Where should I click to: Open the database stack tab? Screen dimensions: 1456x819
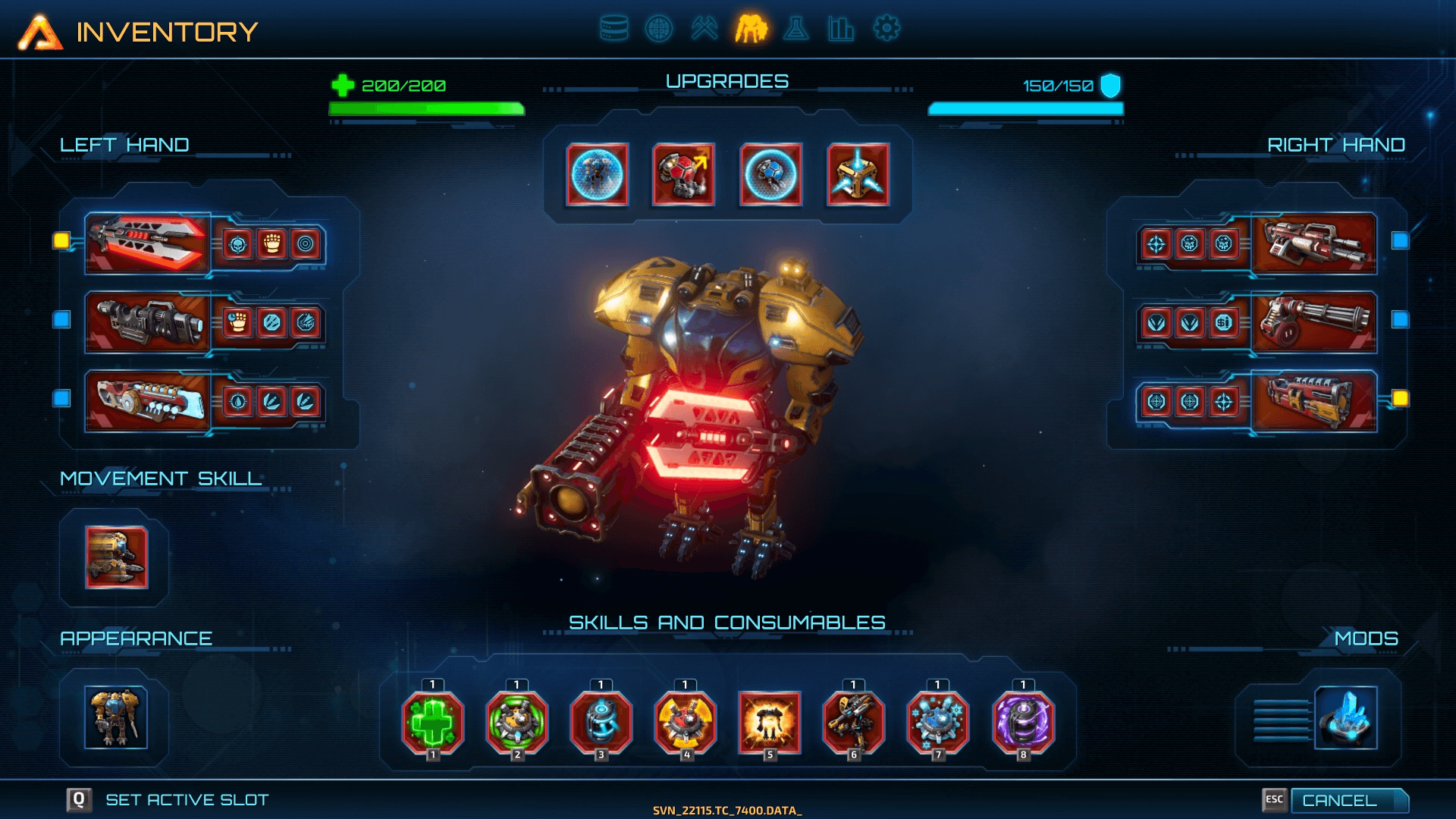tap(613, 29)
